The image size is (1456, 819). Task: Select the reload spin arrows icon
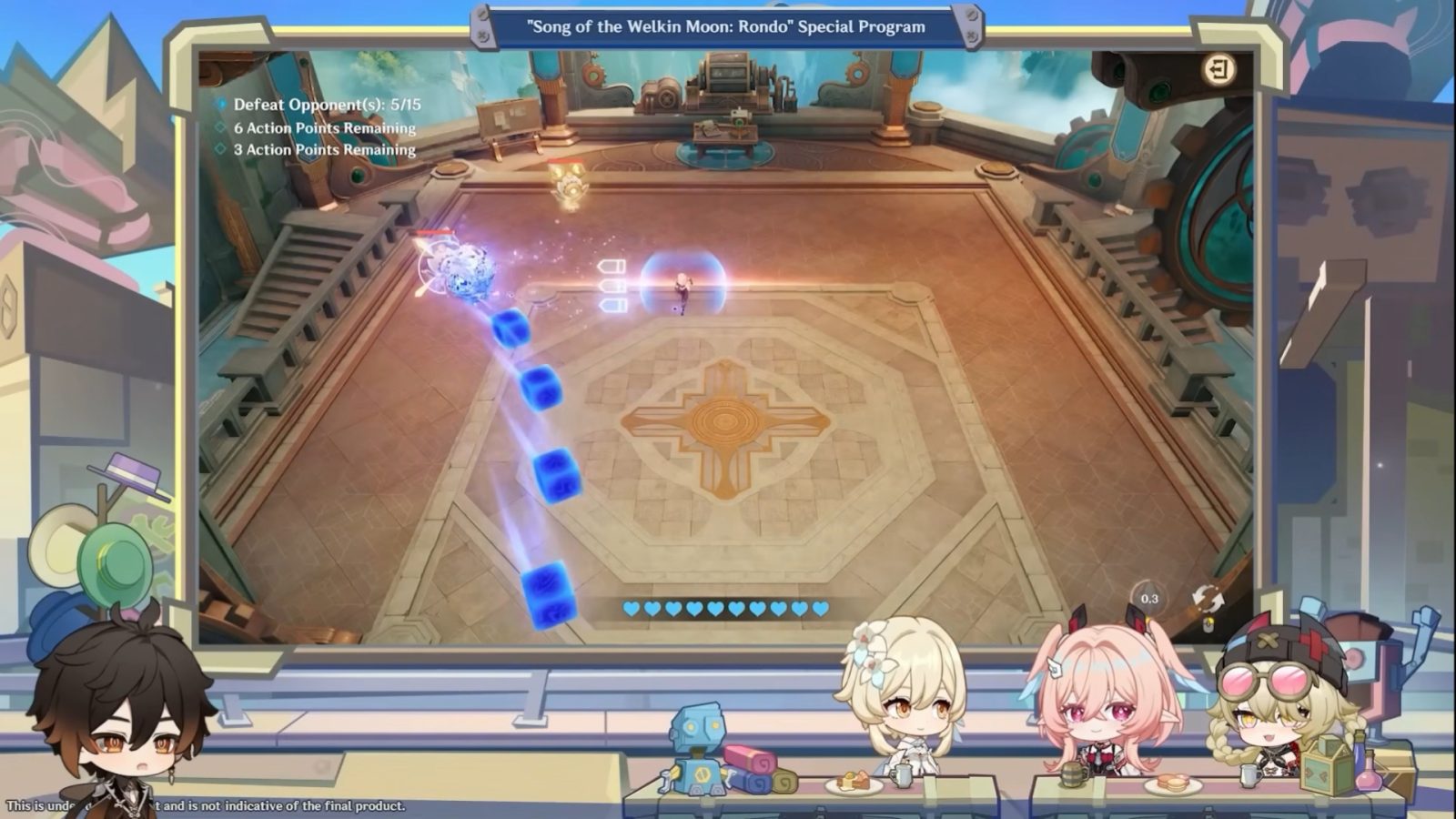click(1208, 598)
